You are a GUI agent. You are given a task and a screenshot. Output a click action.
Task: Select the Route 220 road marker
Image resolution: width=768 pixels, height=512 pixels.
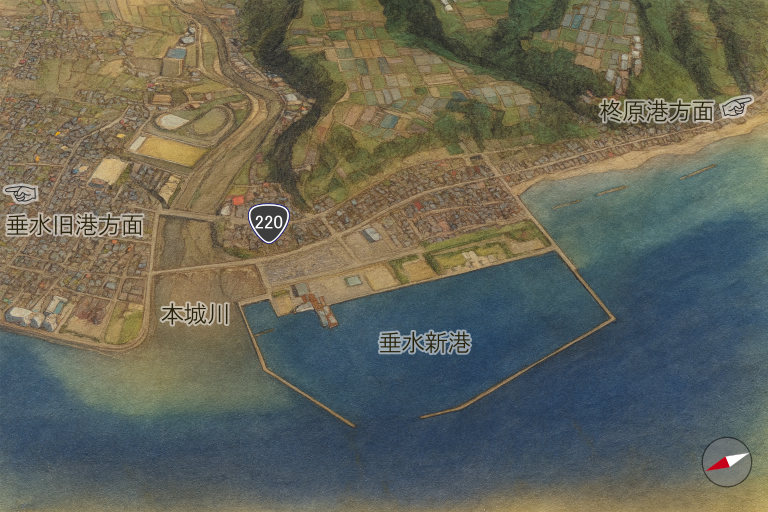coord(268,223)
